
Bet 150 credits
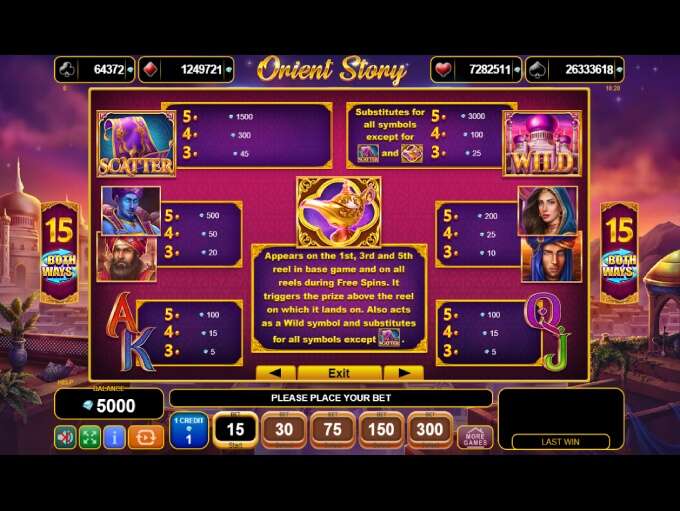(382, 431)
